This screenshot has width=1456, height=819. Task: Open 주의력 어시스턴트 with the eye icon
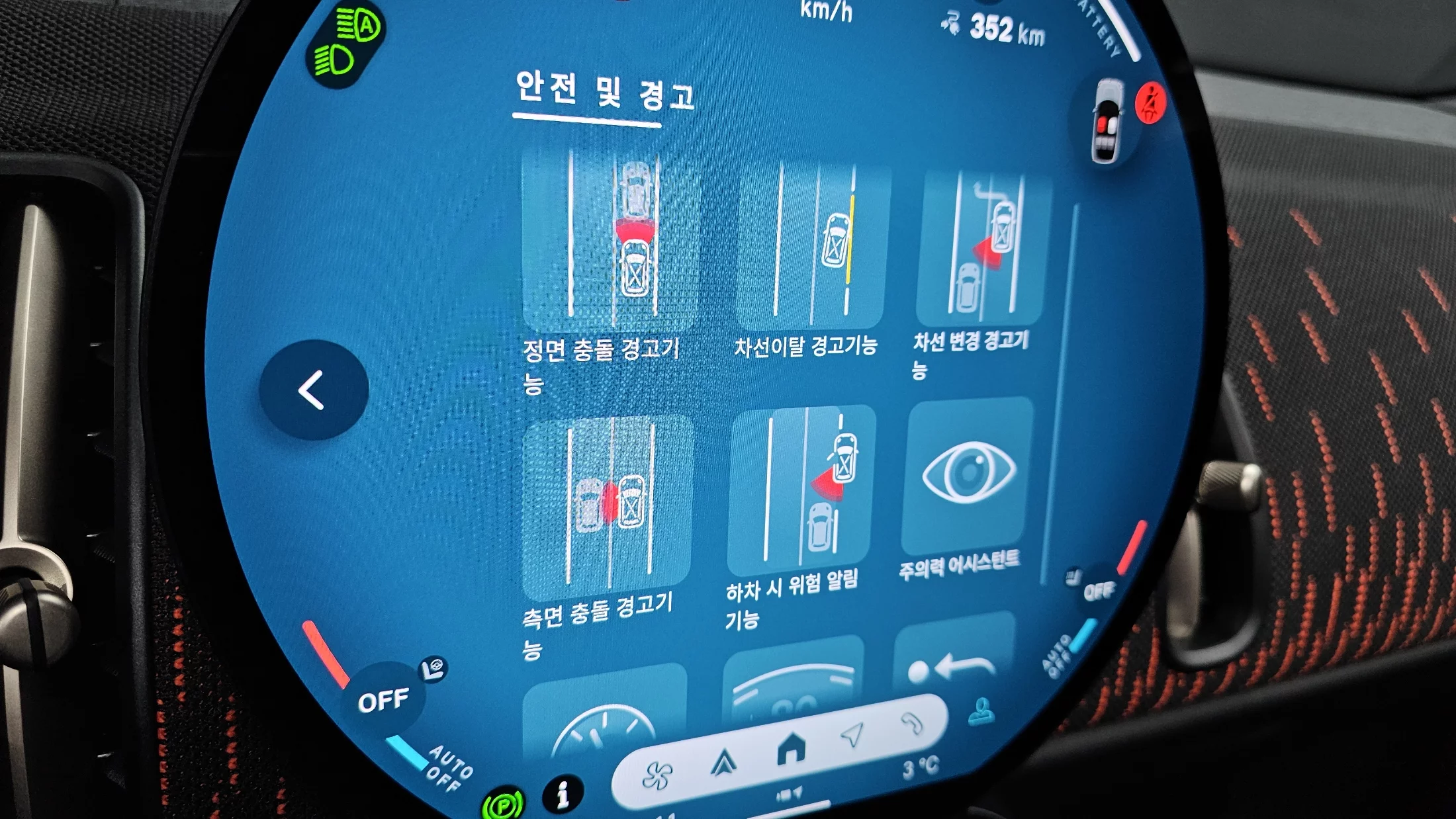[x=968, y=474]
